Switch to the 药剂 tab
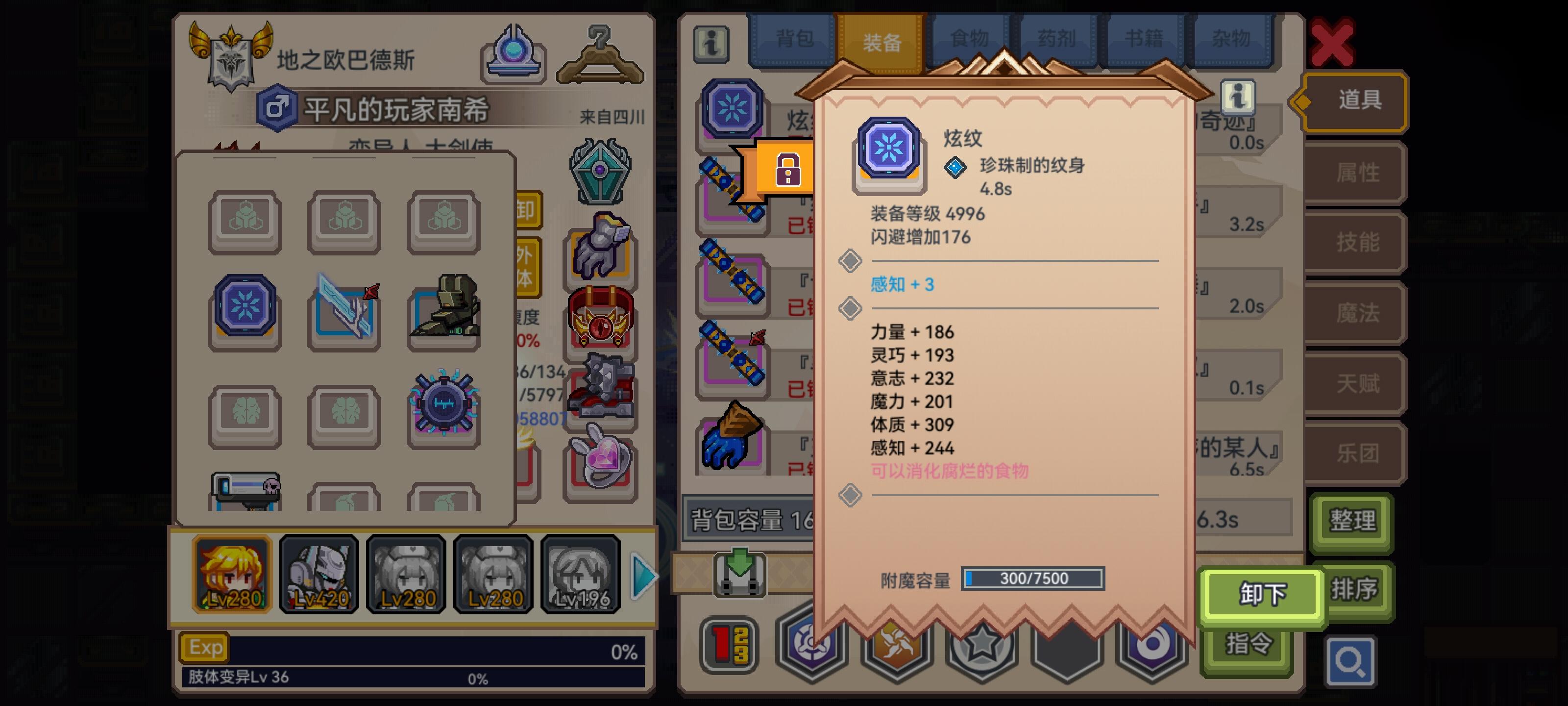The height and width of the screenshot is (706, 1568). 1057,38
